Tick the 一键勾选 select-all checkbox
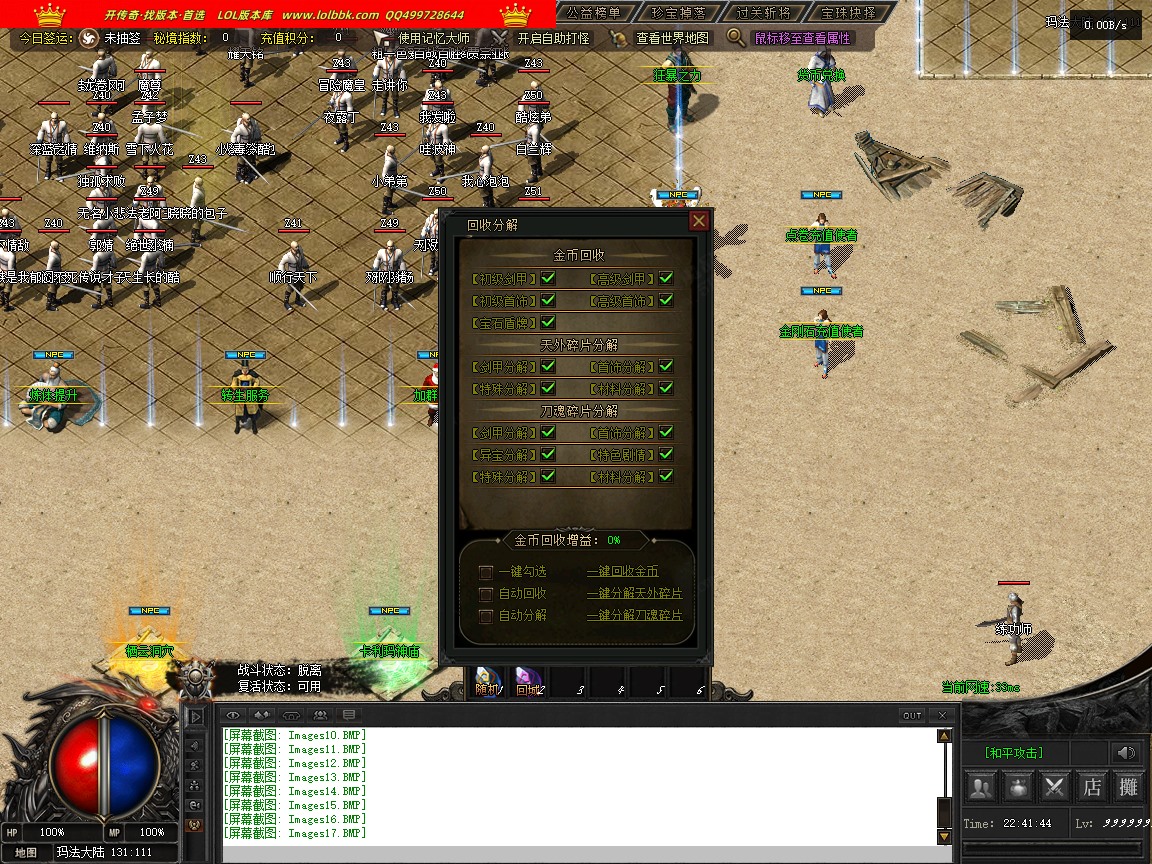Screen dimensions: 1152x864 (486, 572)
